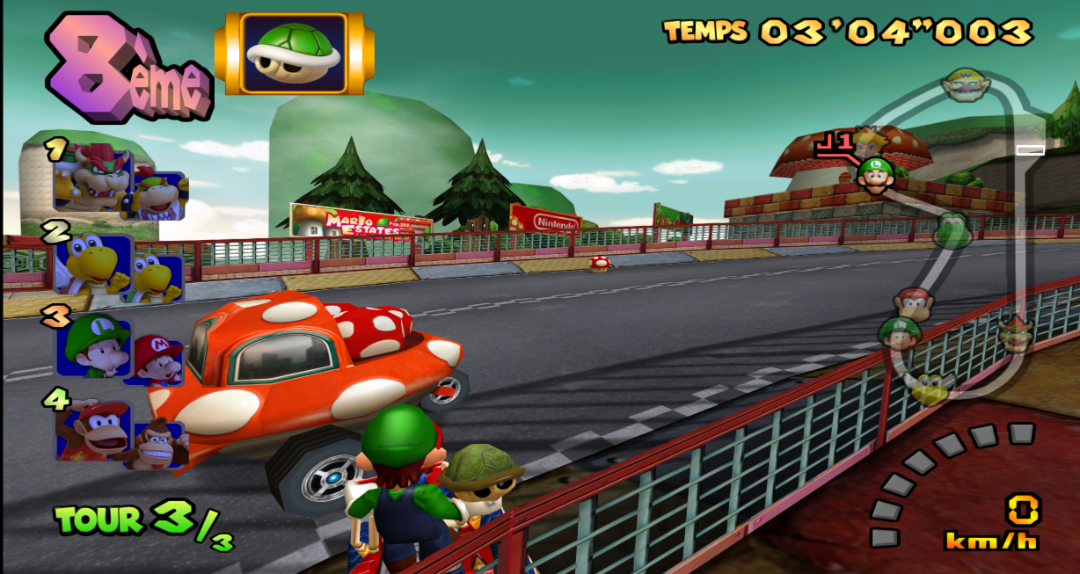The image size is (1080, 574).
Task: Click the Bowser first-place ranking portrait
Action: pyautogui.click(x=94, y=178)
